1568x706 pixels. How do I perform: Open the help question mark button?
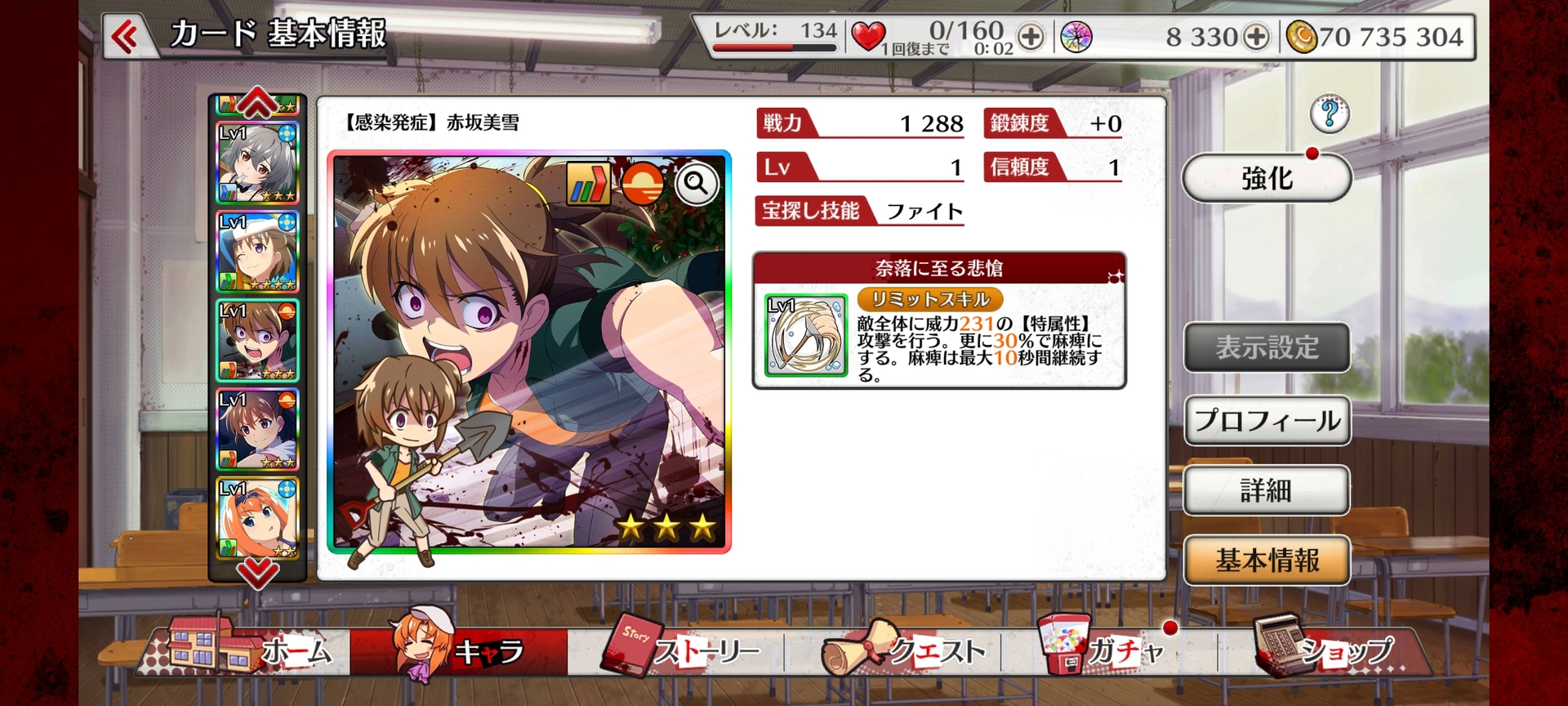[1329, 114]
